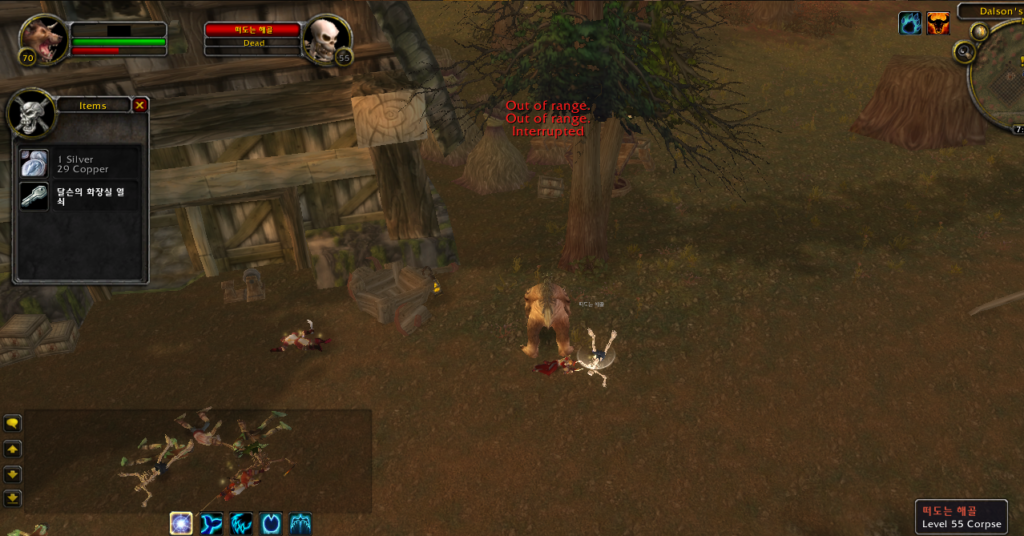This screenshot has width=1024, height=536.
Task: Use the blue hoof-print travel form
Action: (271, 522)
